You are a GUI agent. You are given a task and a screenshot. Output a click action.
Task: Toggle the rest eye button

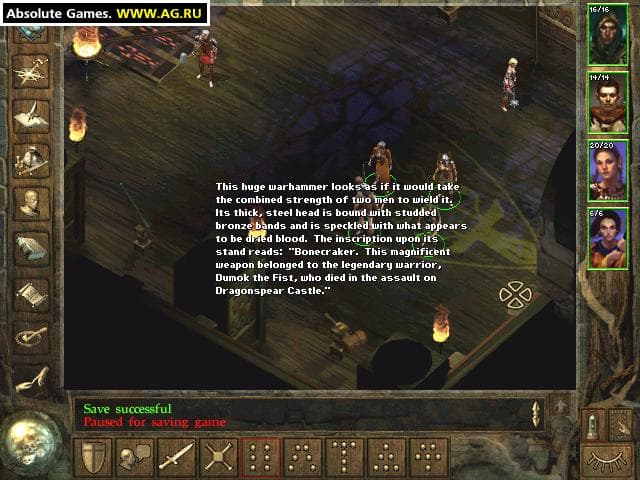pyautogui.click(x=609, y=458)
